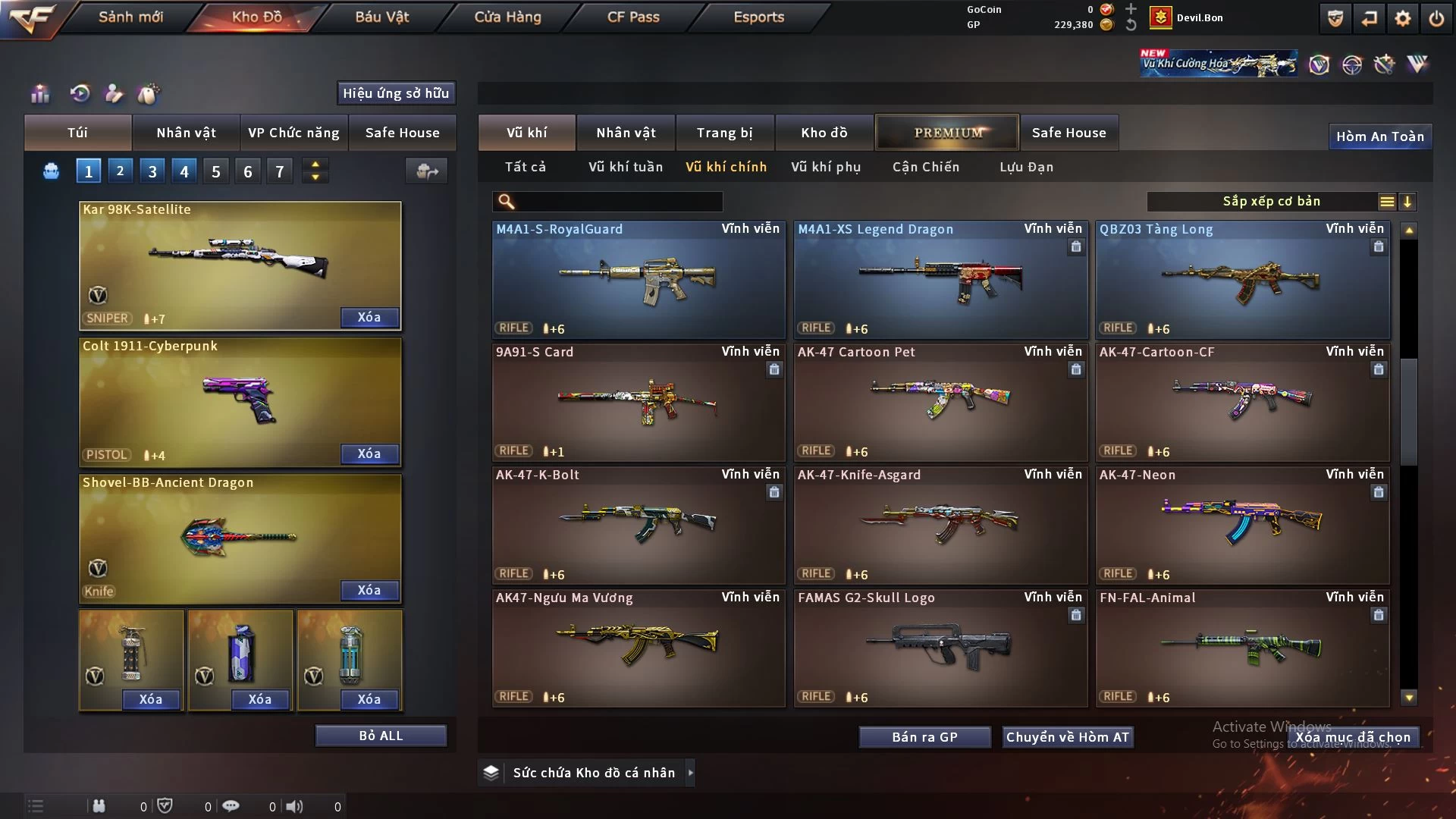This screenshot has width=1456, height=819.
Task: Open the Esports menu
Action: 758,17
